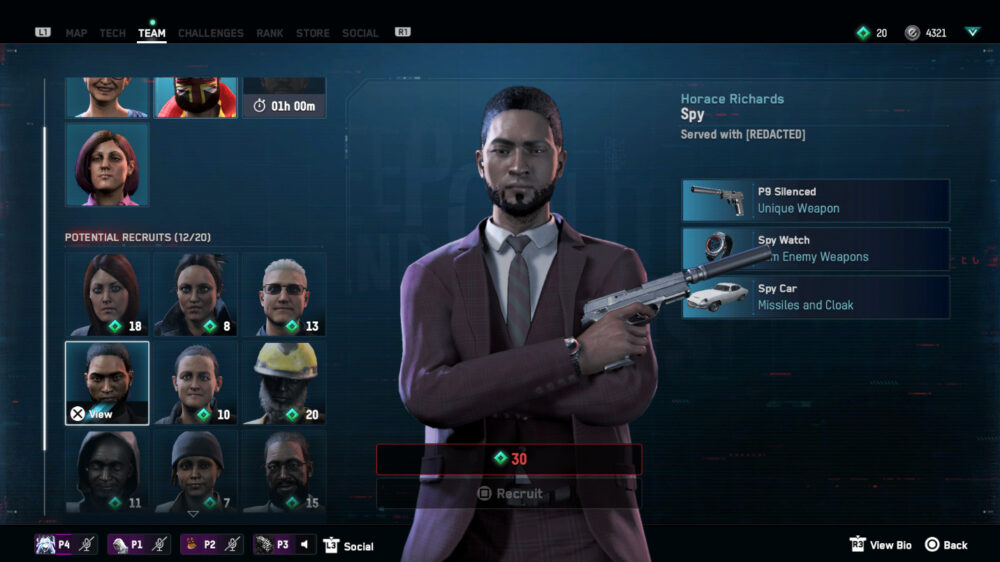This screenshot has width=1000, height=562.
Task: Choose the operative portrait with purple-red bob hair
Action: point(107,164)
